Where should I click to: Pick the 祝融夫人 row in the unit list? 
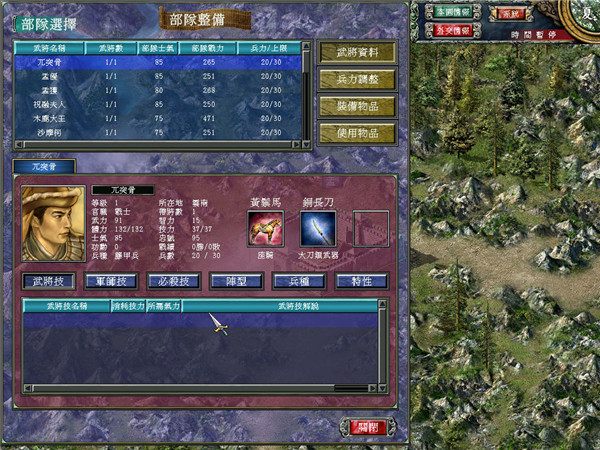click(48, 103)
